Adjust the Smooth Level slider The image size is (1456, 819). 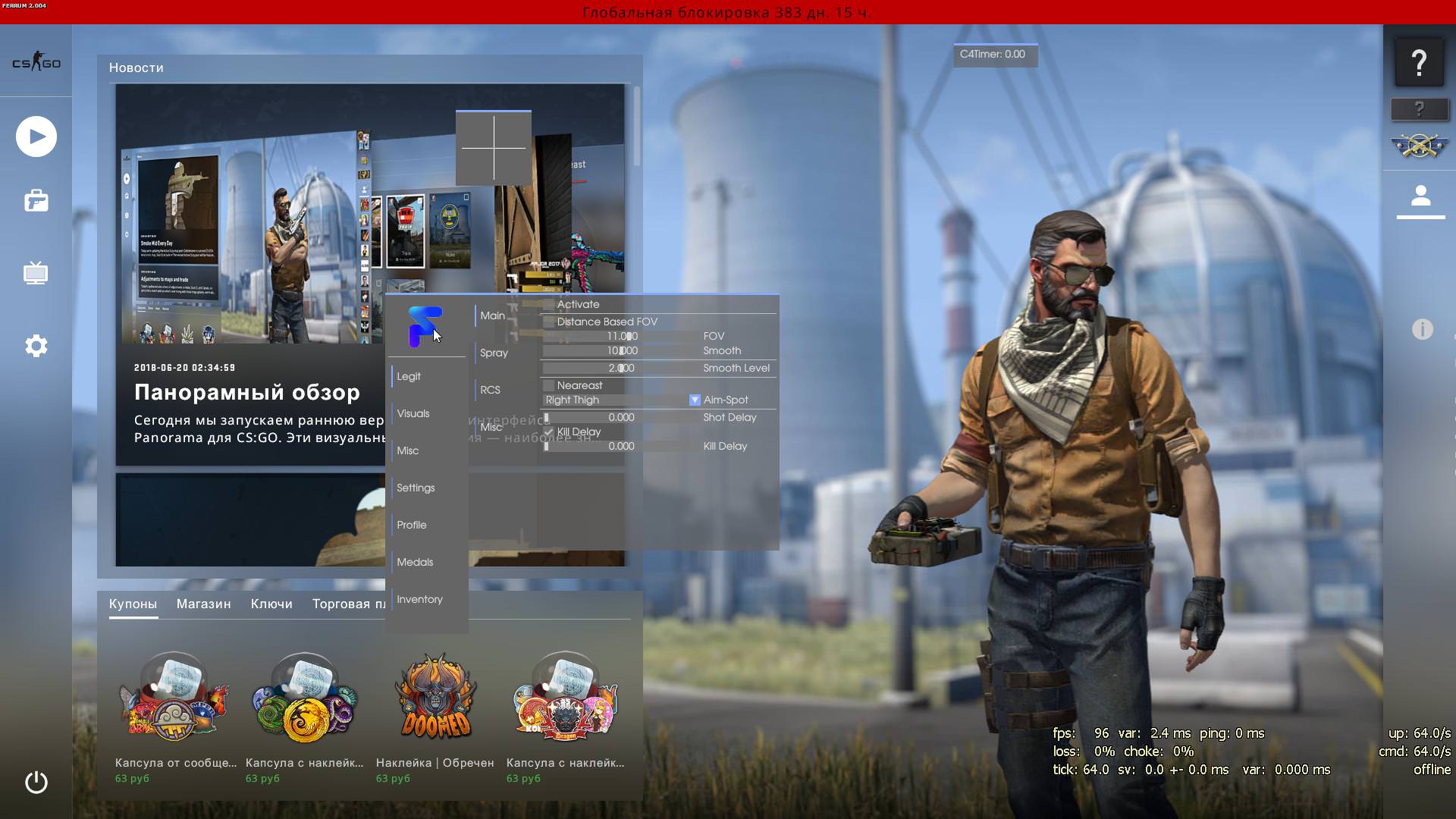622,369
